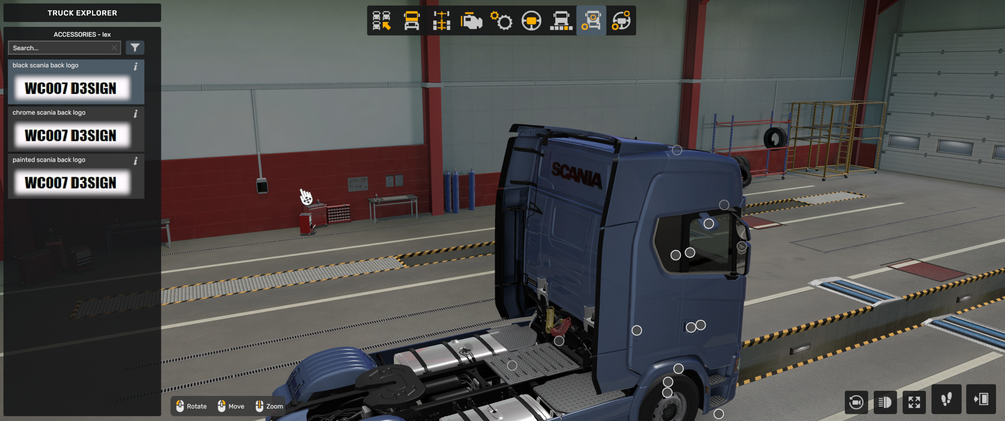Open the chassis axle layout tab
Image resolution: width=1005 pixels, height=421 pixels.
[x=441, y=21]
